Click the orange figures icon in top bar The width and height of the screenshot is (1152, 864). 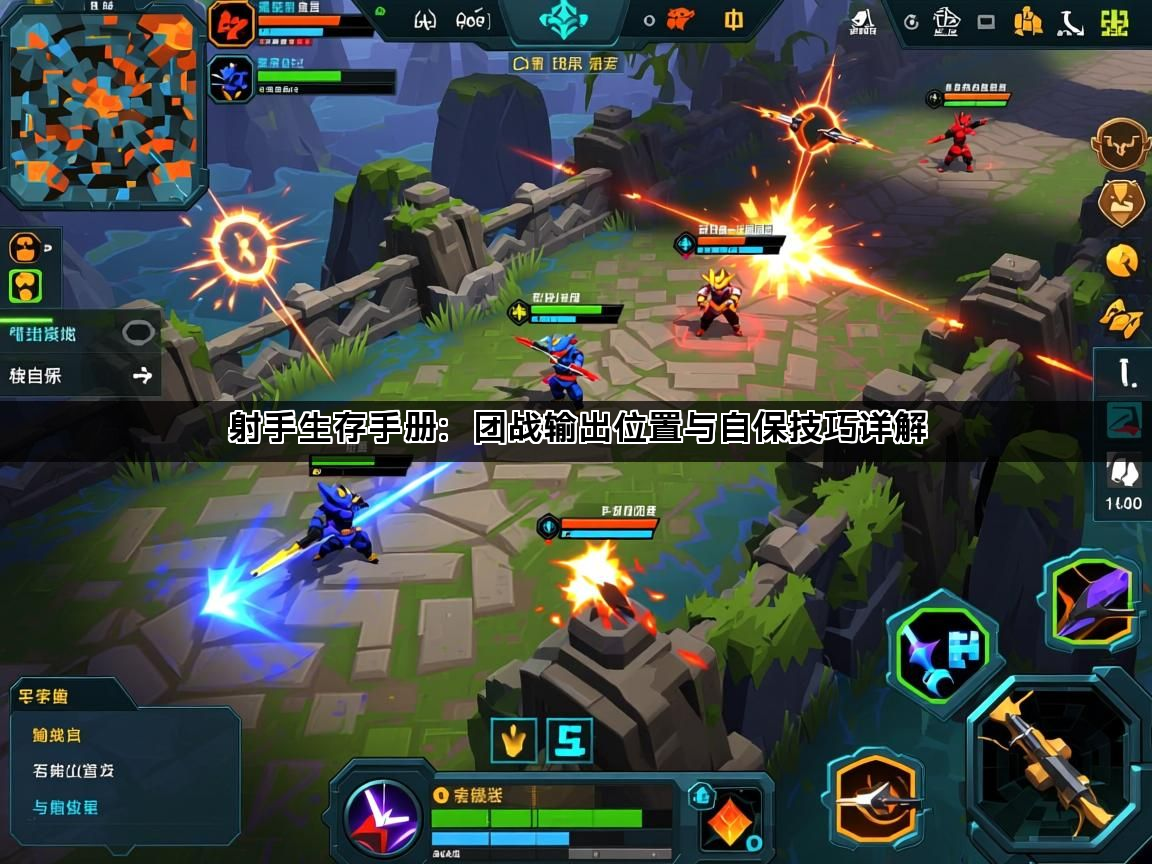click(x=1028, y=22)
